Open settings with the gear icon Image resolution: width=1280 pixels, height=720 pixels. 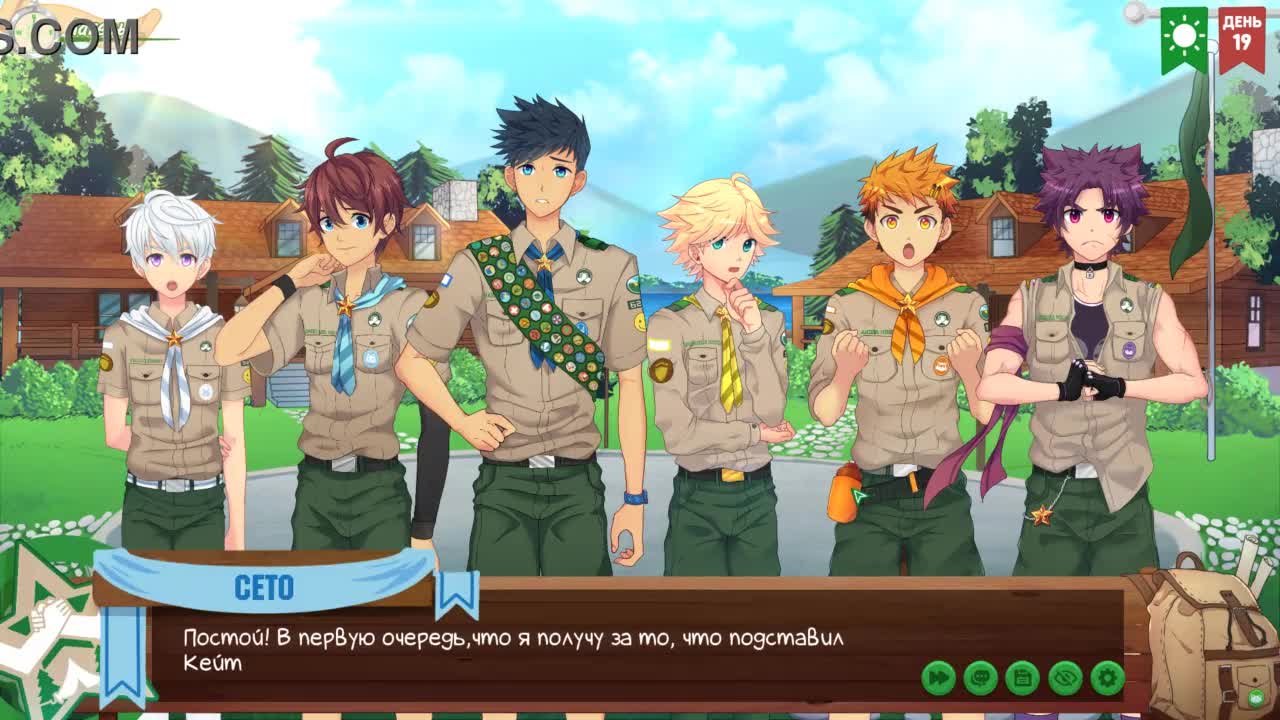pyautogui.click(x=1107, y=678)
